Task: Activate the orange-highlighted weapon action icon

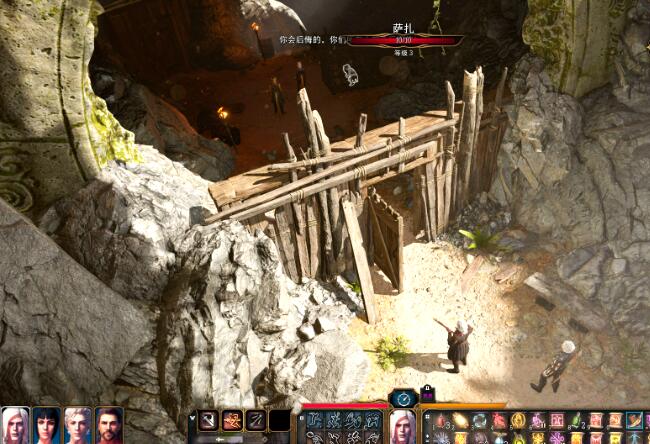Action: pyautogui.click(x=232, y=421)
